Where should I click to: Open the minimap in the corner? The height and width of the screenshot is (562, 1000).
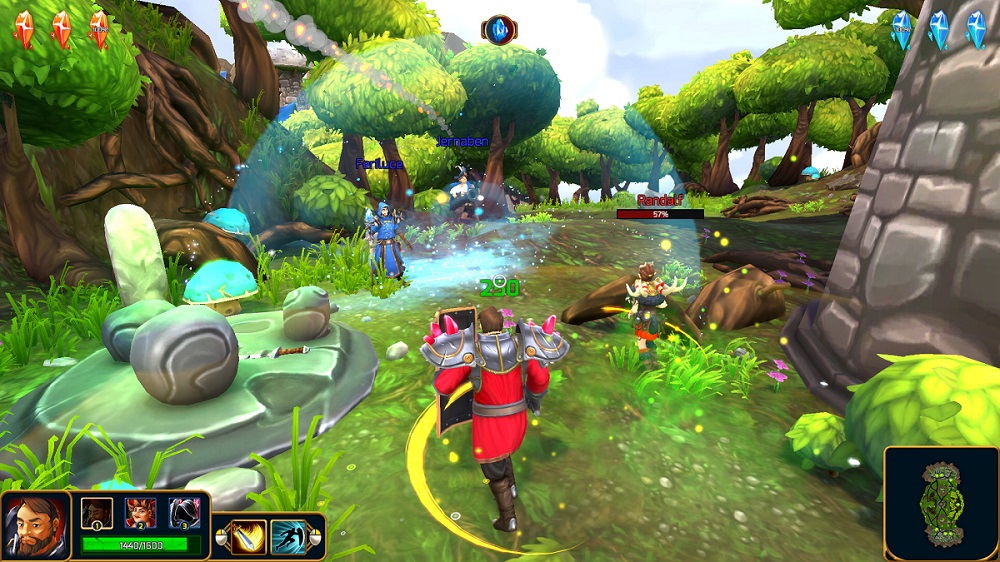point(941,503)
